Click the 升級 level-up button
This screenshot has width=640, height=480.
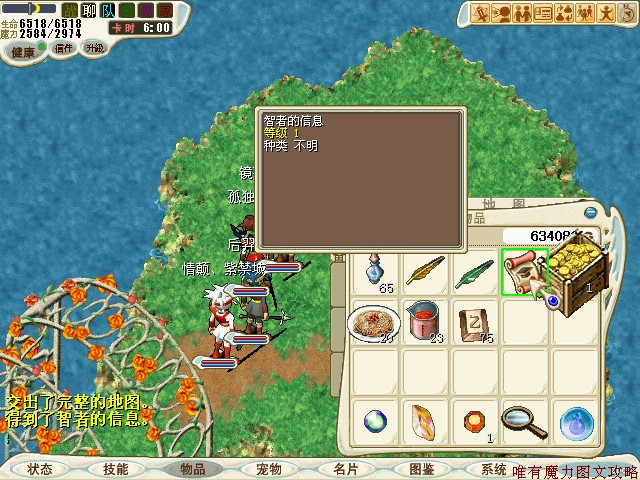(x=94, y=47)
